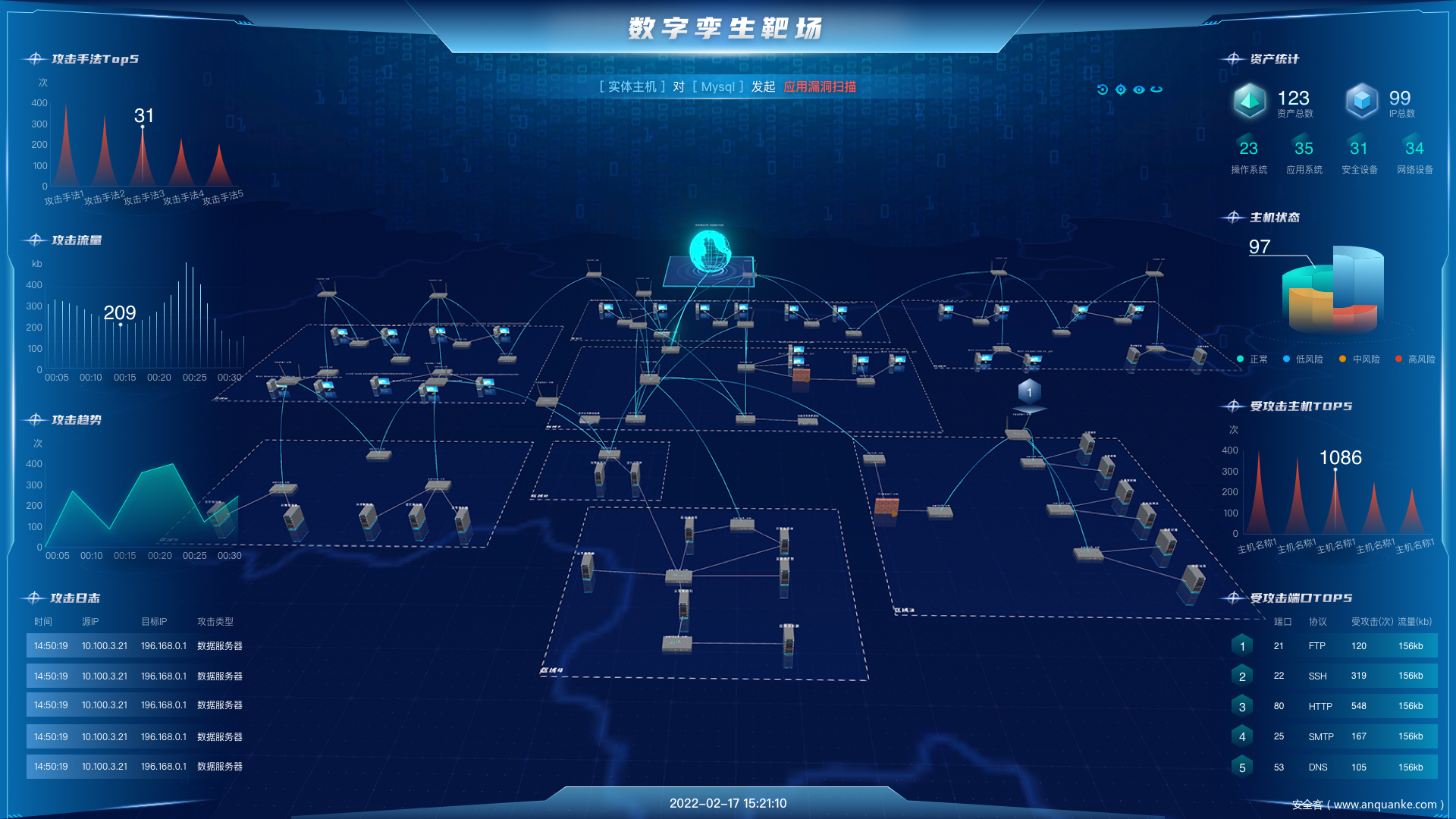Open the 安全设备 asset count
This screenshot has height=819, width=1456.
click(1360, 155)
